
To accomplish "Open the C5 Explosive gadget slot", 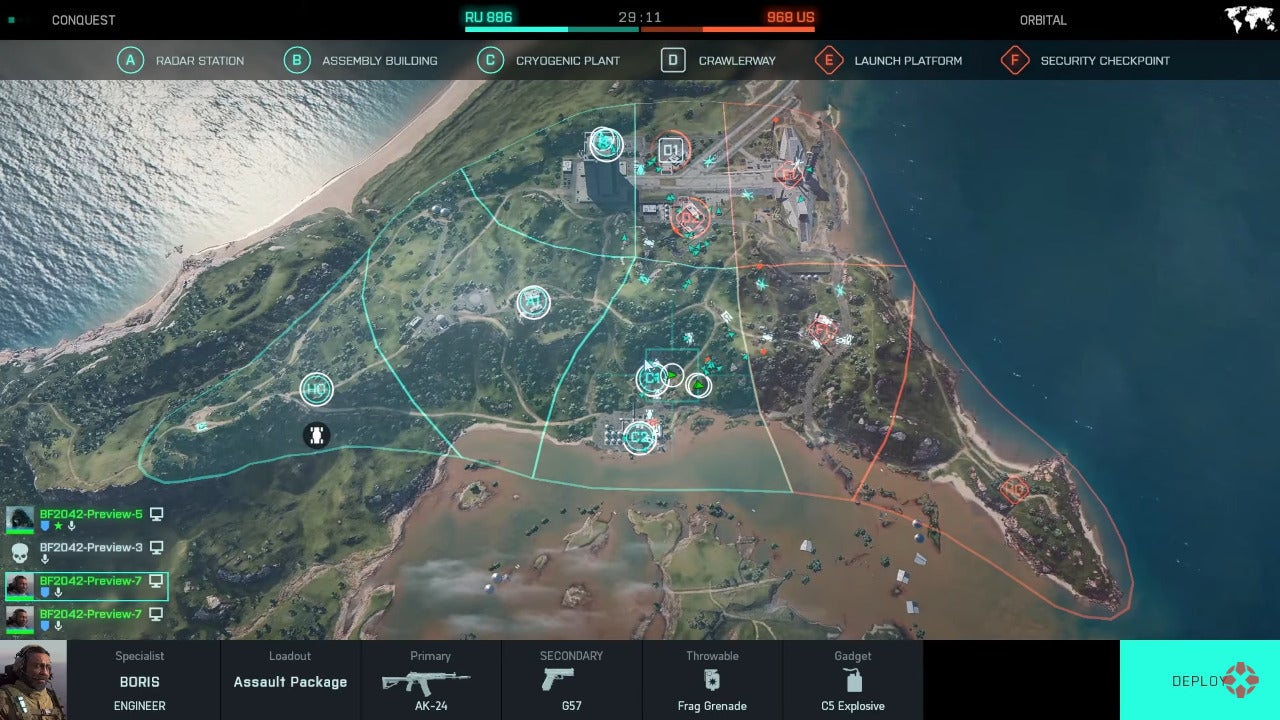I will pos(852,681).
